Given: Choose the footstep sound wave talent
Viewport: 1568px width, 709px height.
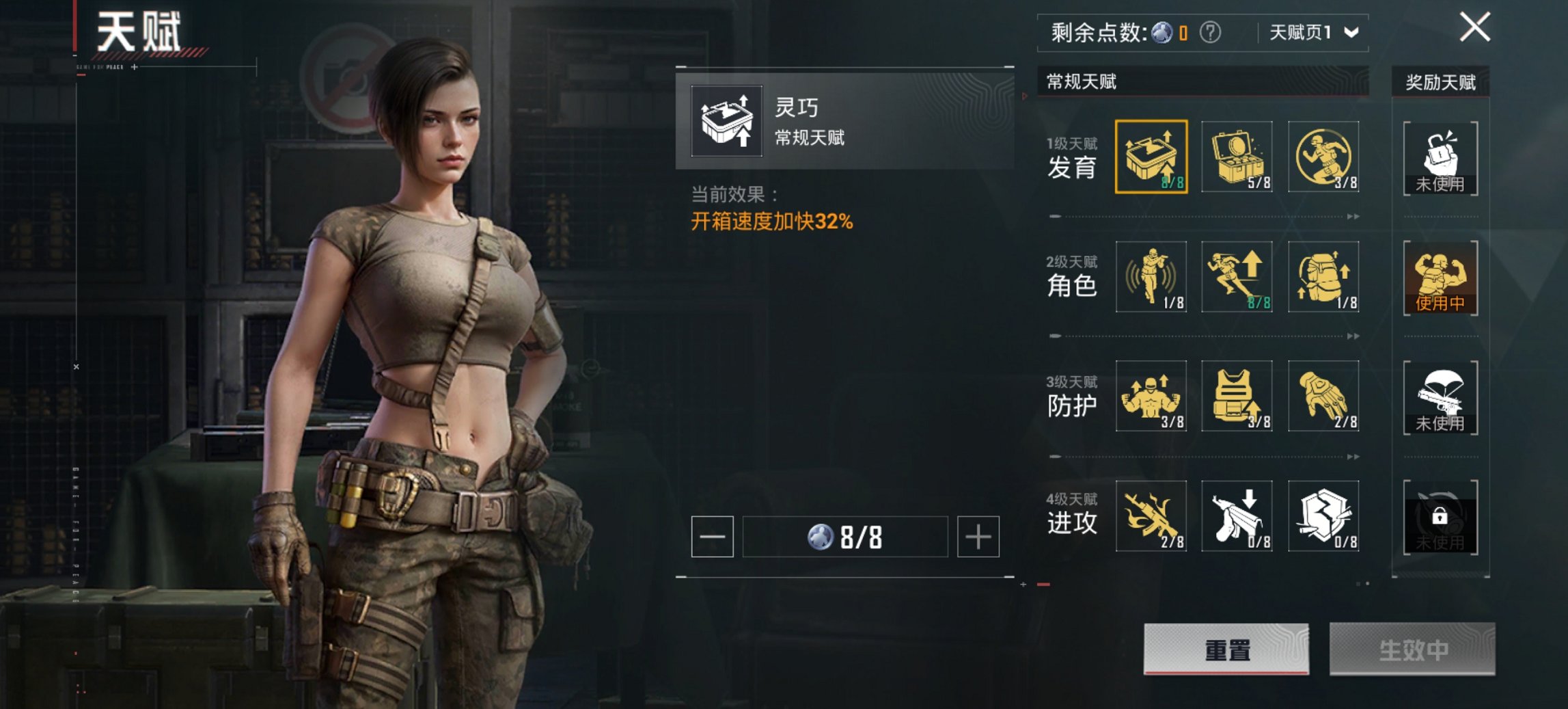Looking at the screenshot, I should [1151, 276].
